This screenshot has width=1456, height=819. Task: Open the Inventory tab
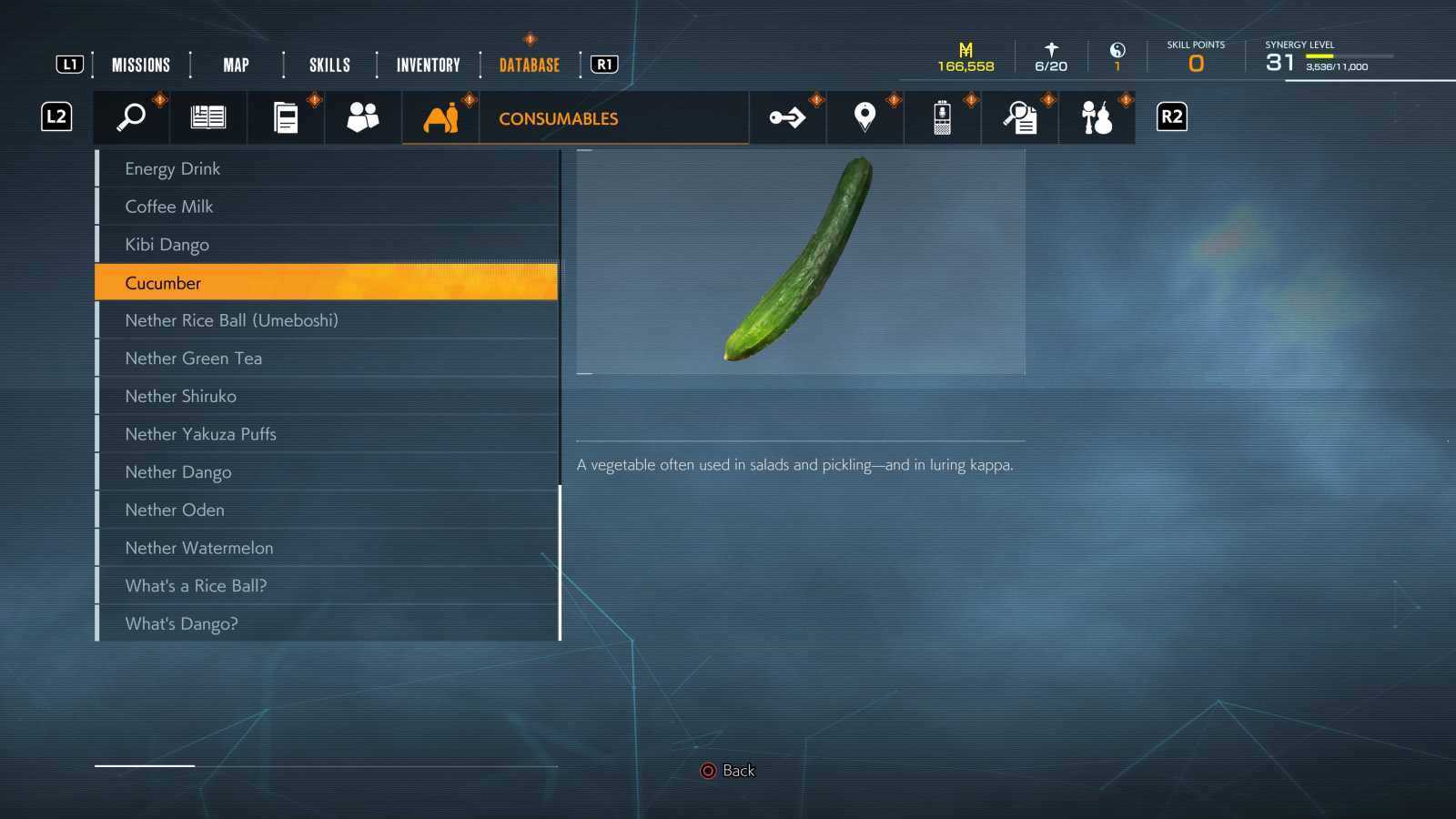pos(428,65)
